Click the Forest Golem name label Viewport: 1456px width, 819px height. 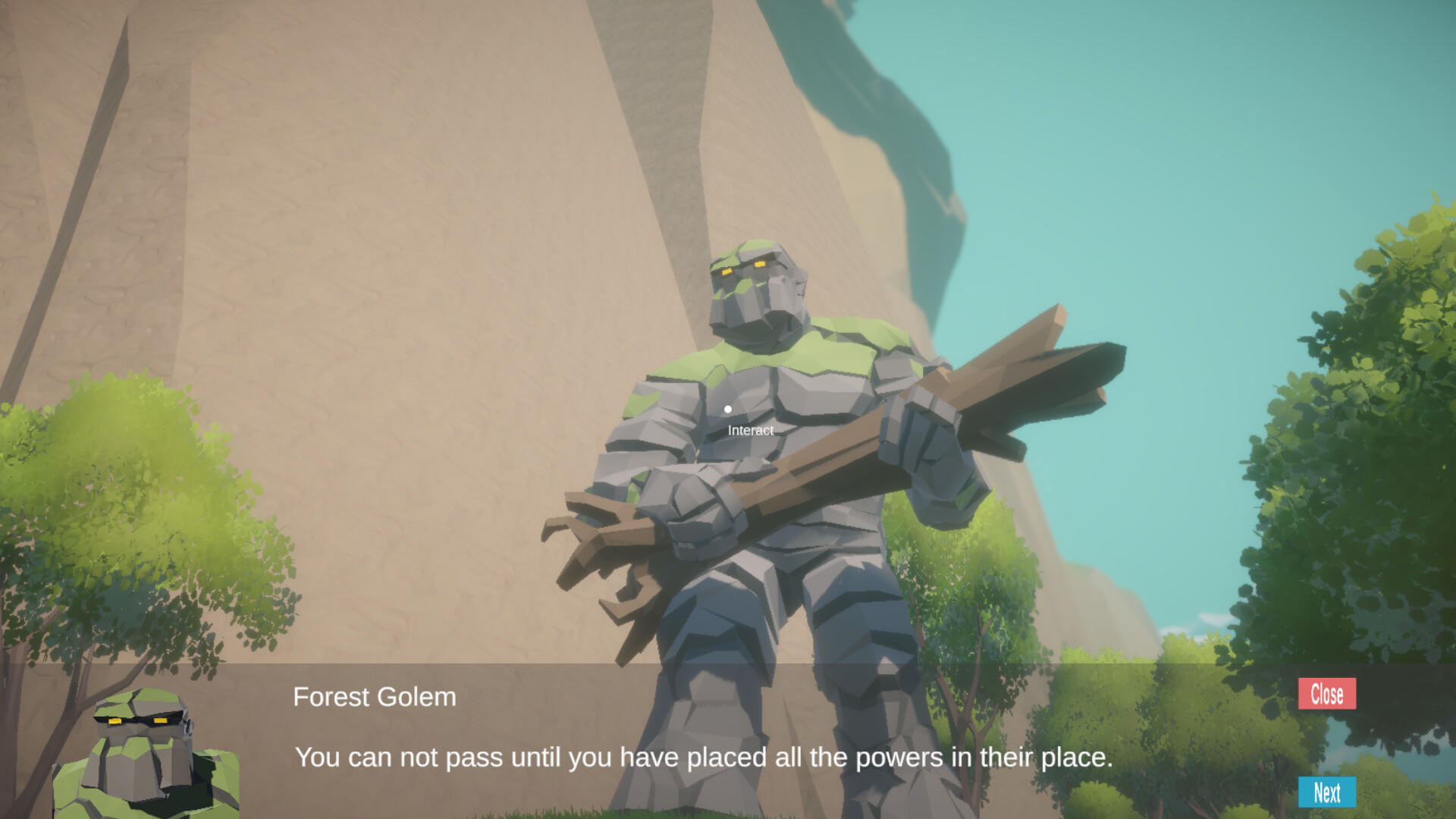[x=375, y=697]
